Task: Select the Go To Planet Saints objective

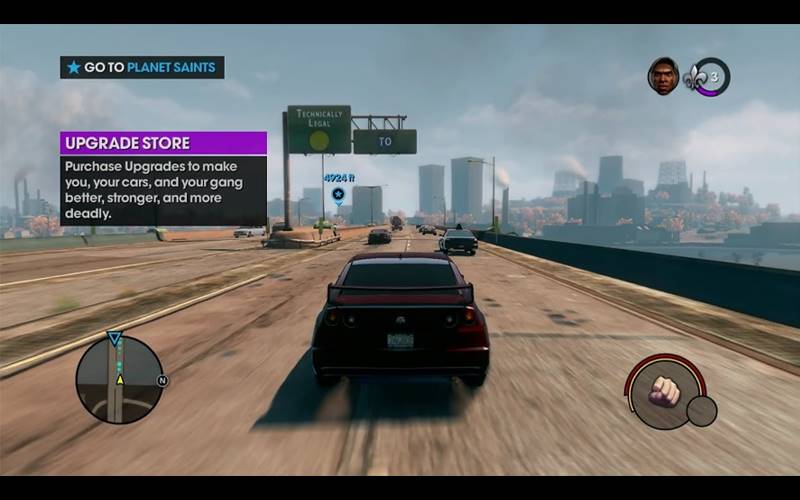Action: pos(142,68)
